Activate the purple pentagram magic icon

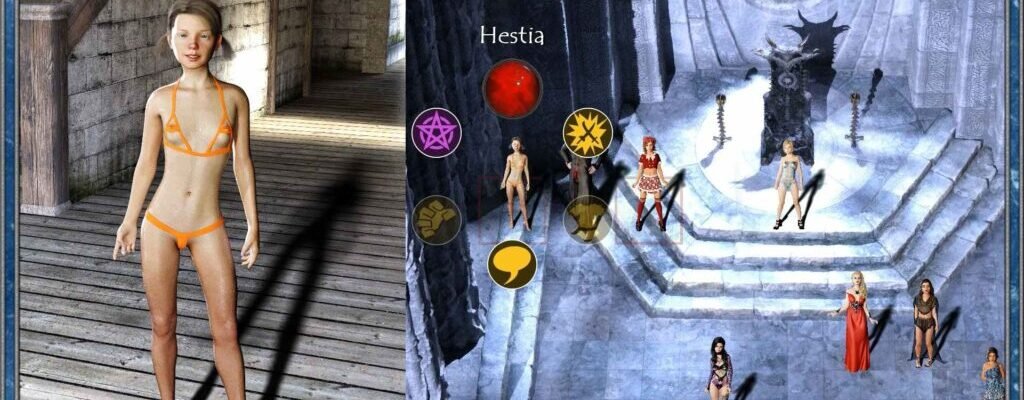coord(436,133)
